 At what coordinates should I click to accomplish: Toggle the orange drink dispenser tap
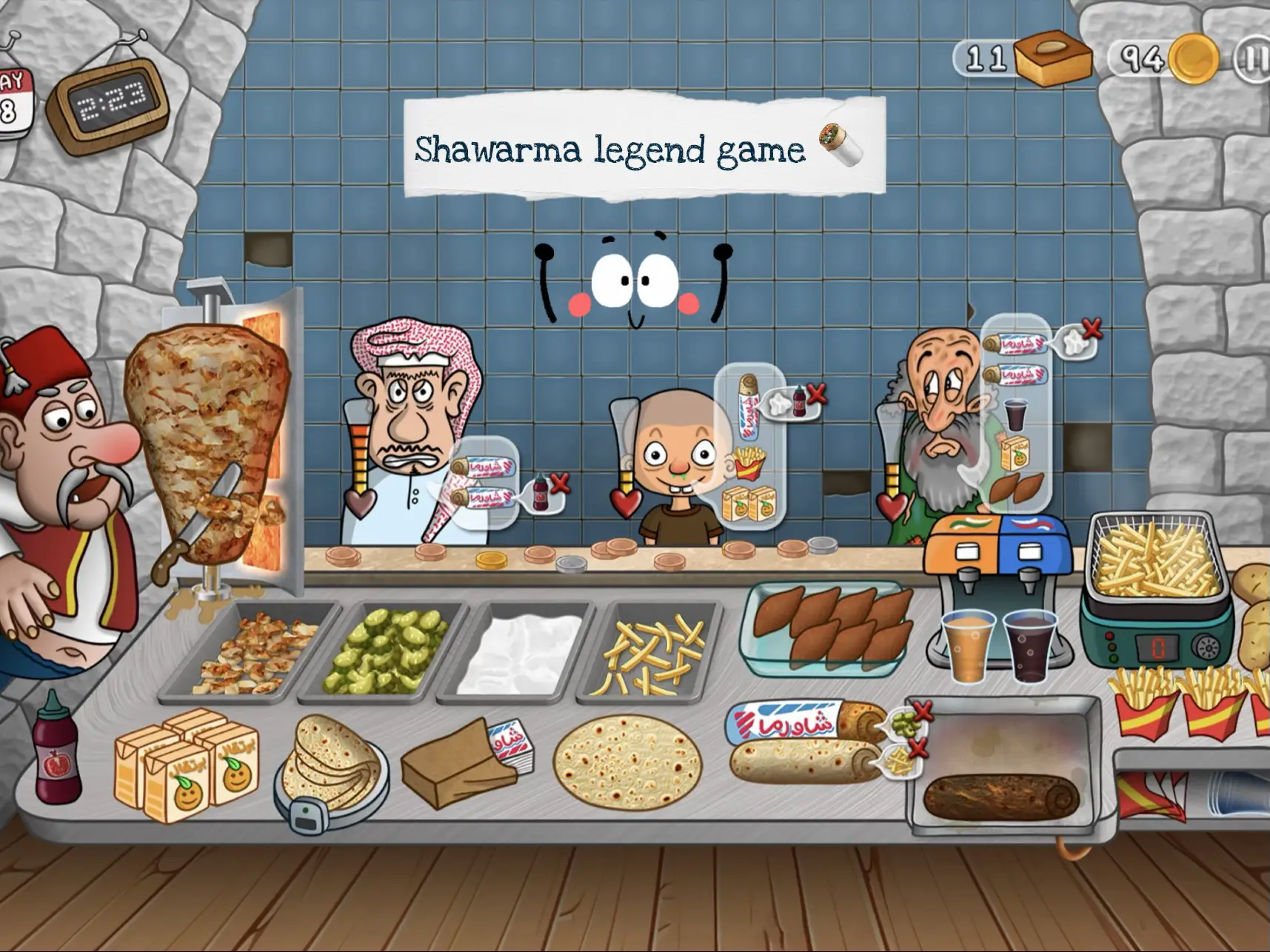click(966, 575)
